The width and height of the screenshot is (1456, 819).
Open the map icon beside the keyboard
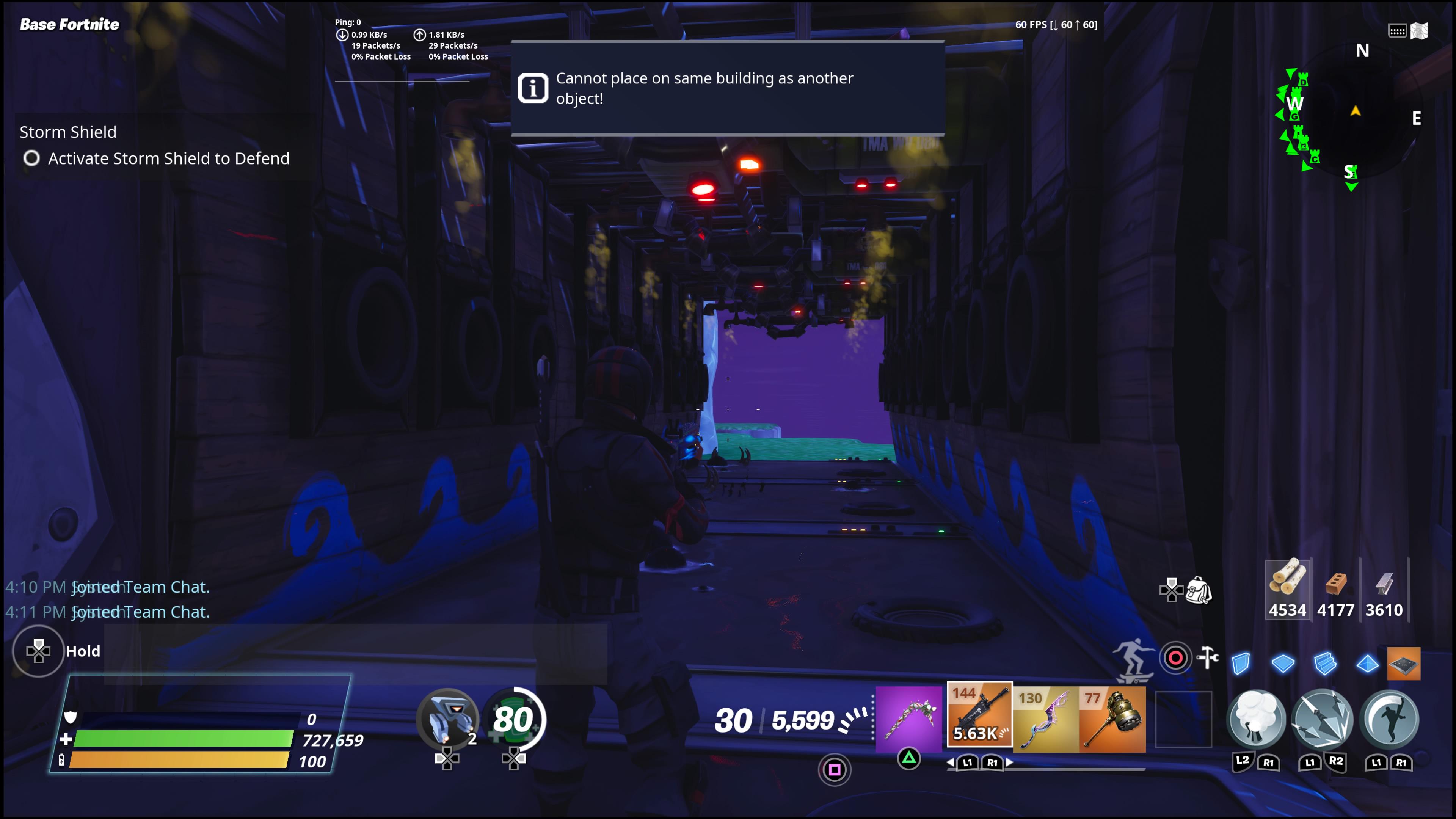(1420, 31)
